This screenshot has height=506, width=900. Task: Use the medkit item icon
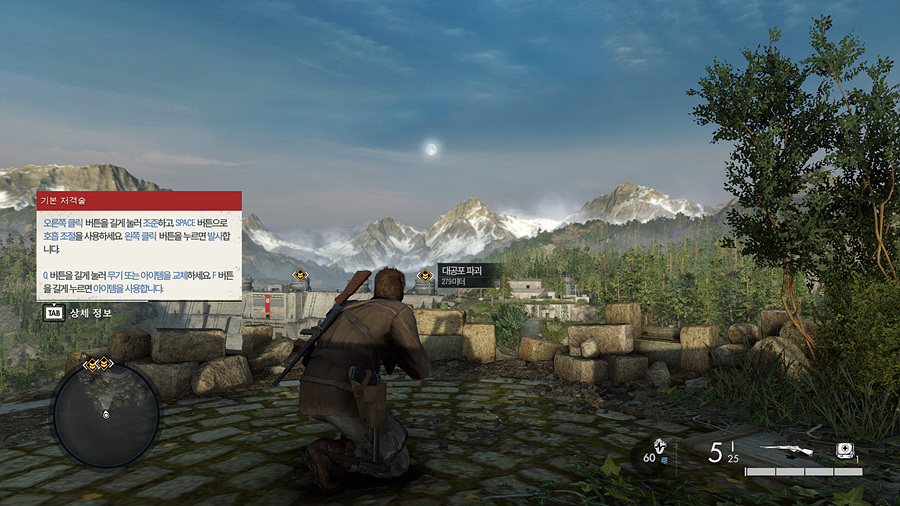(845, 450)
